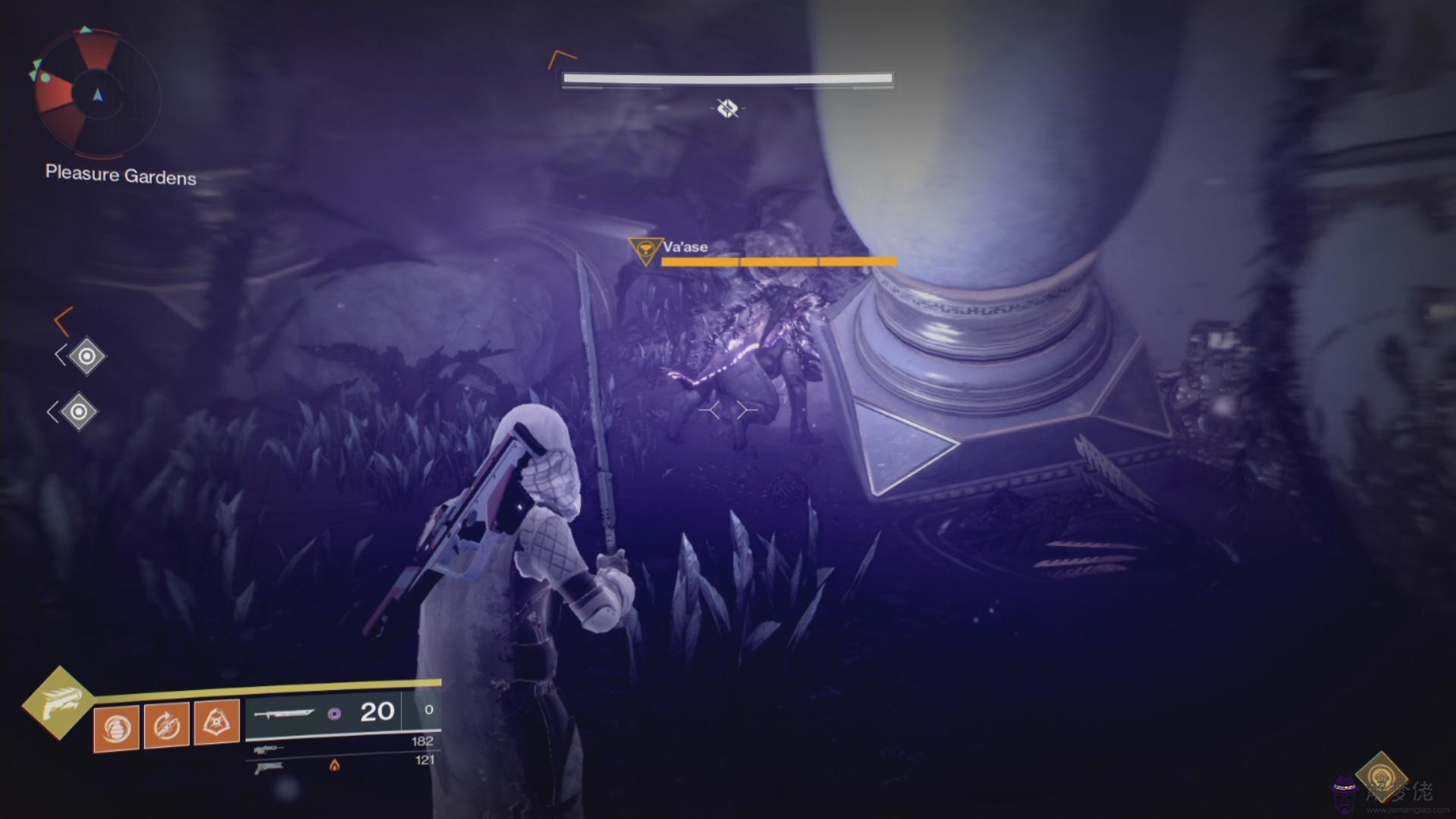Image resolution: width=1456 pixels, height=819 pixels.
Task: Open the gold emblem icon in the corner
Action: click(x=1381, y=777)
